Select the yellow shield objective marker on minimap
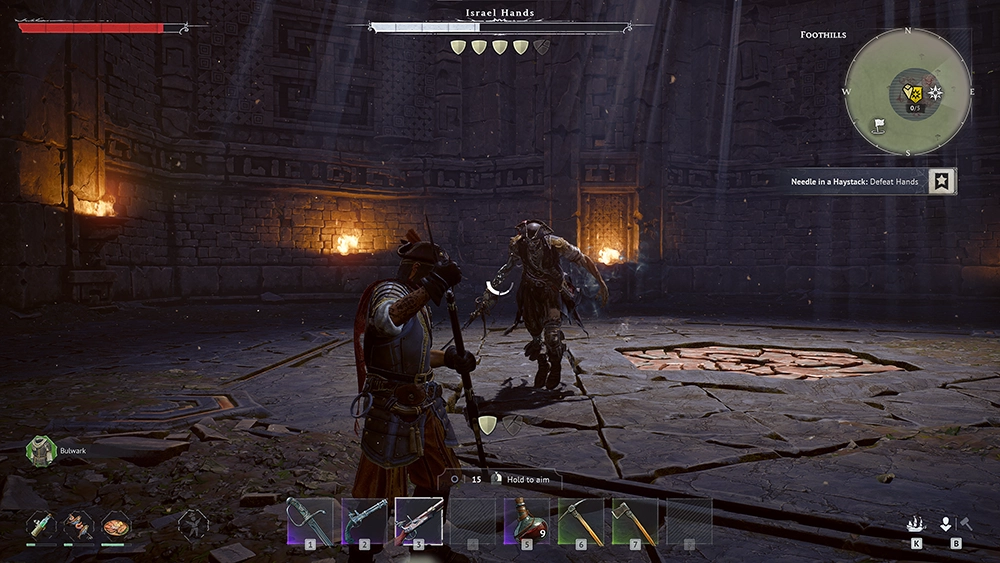 911,93
